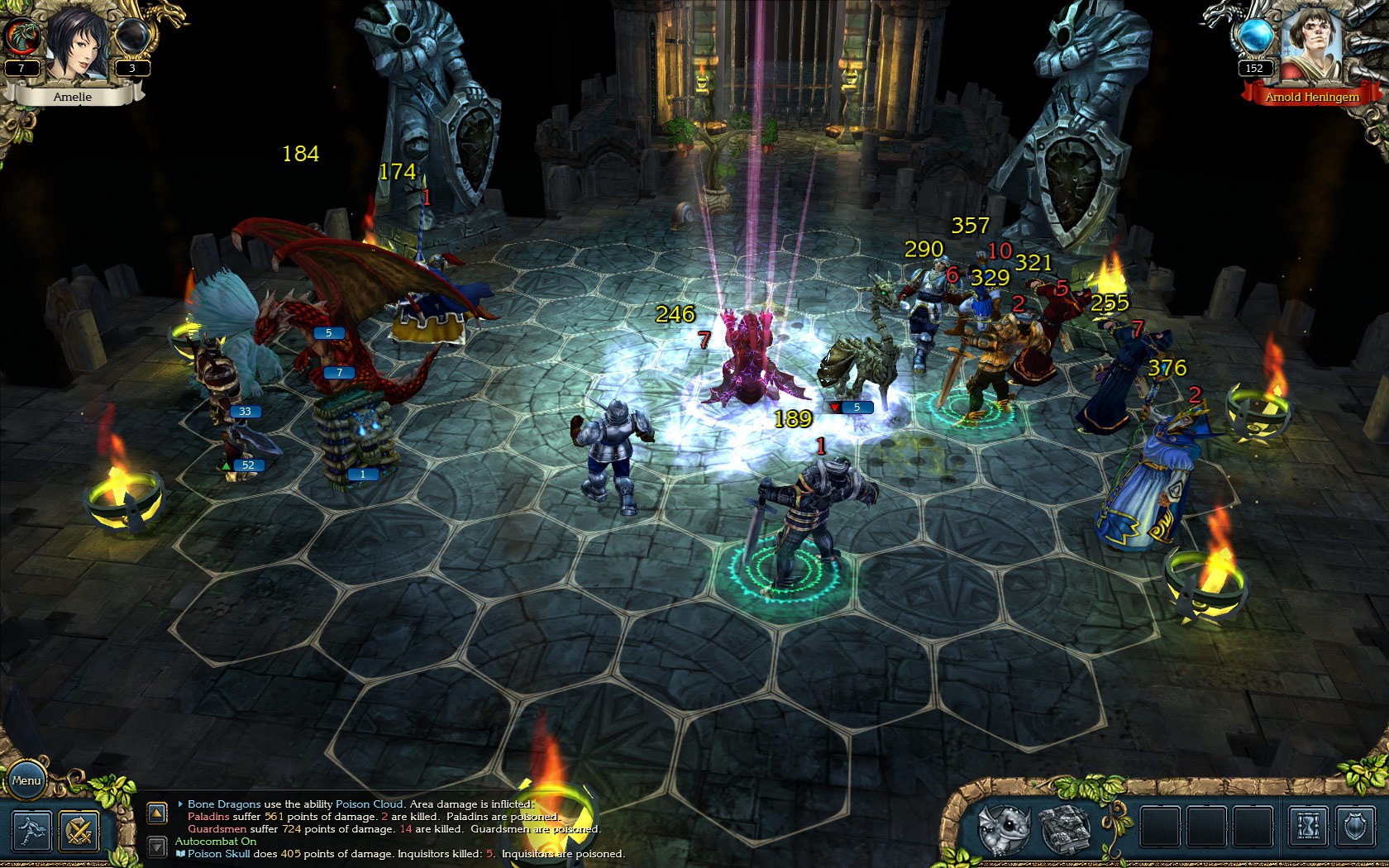Click the running figure retreat button
Viewport: 1389px width, 868px height.
(x=31, y=830)
